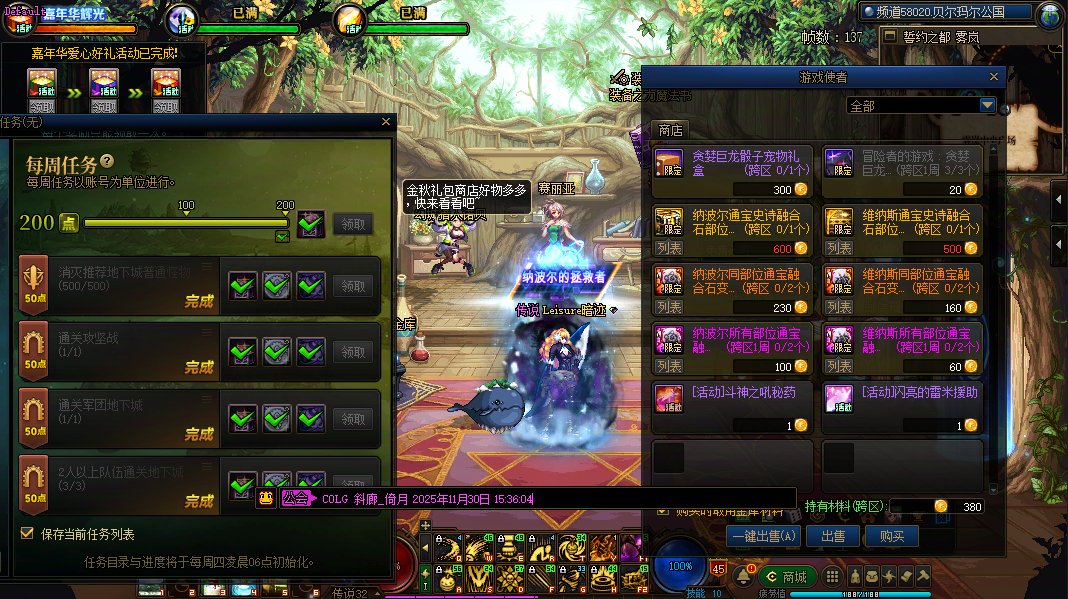Select the 600-coin 纳波尔 epic fusion stone

click(x=733, y=231)
